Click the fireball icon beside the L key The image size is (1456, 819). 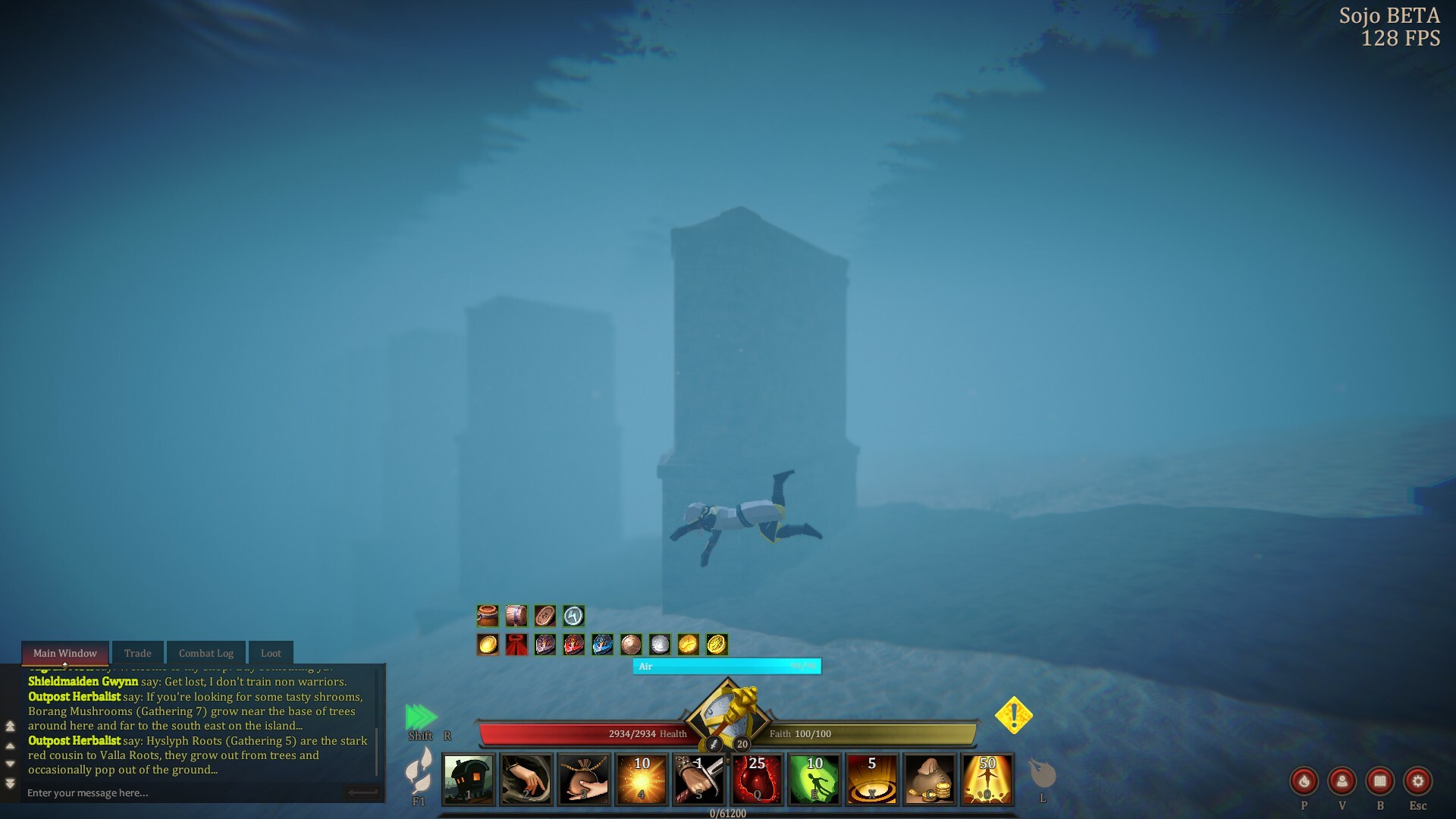click(1043, 773)
